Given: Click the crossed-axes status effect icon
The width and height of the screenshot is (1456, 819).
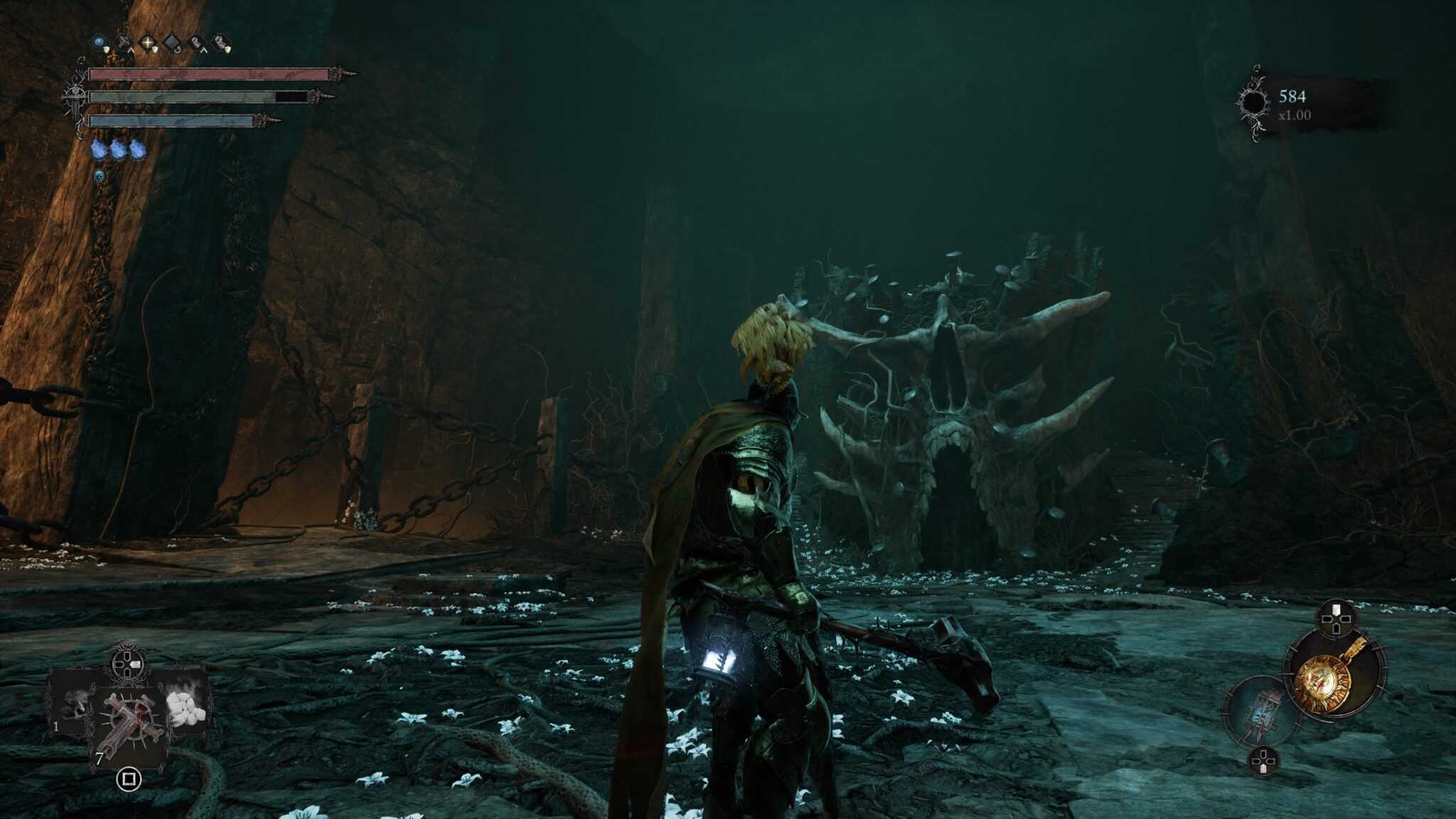Looking at the screenshot, I should click(124, 41).
